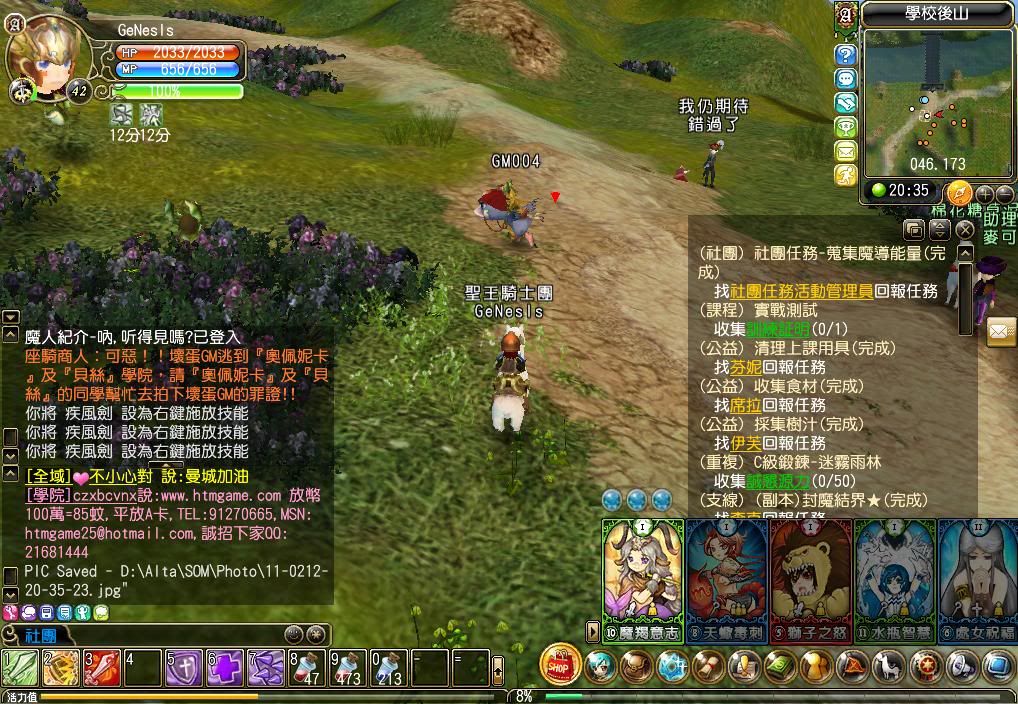Activate the green sword skill in slot 1
This screenshot has height=704, width=1018.
pos(19,668)
